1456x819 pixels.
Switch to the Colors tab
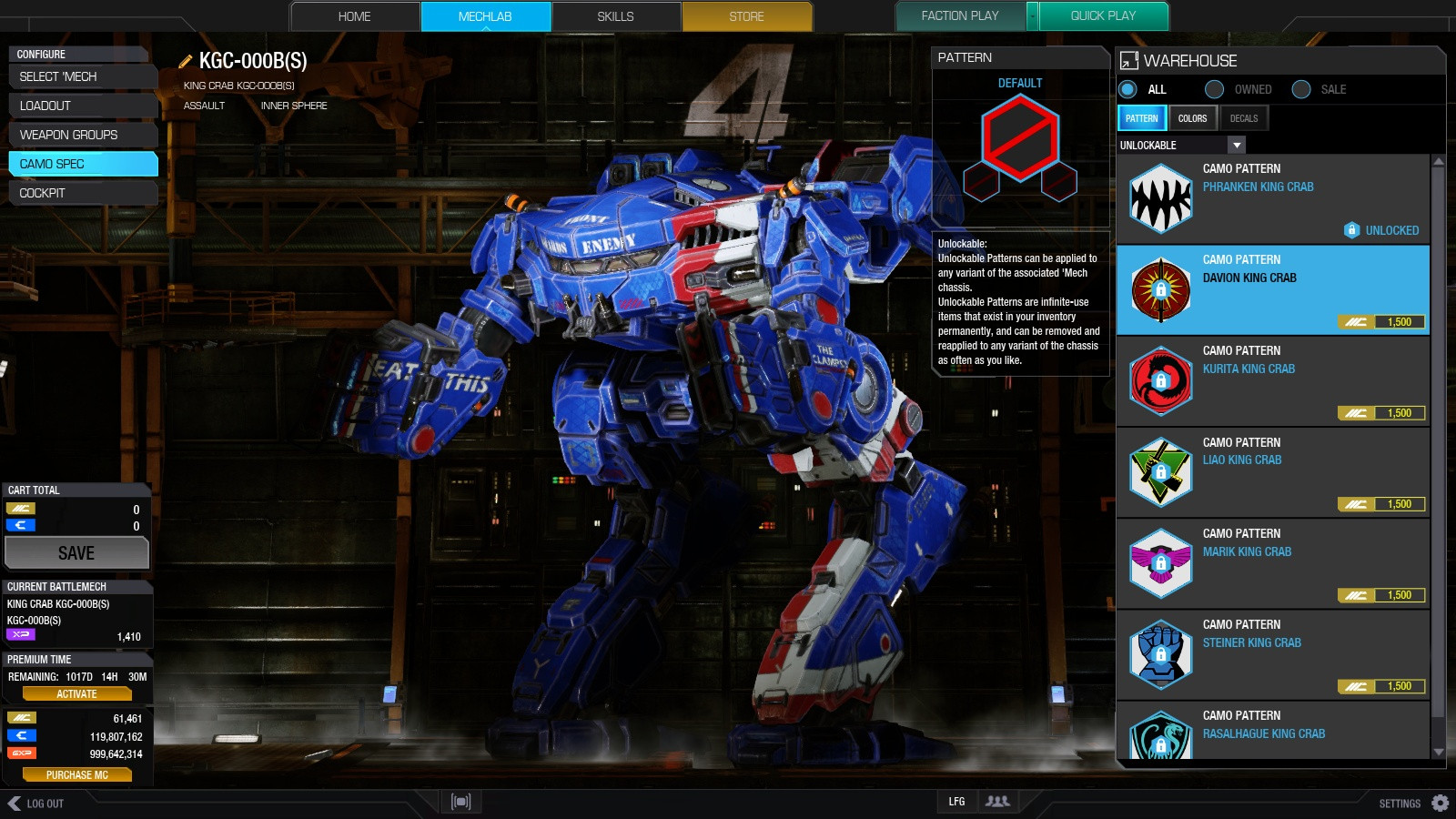(1193, 117)
